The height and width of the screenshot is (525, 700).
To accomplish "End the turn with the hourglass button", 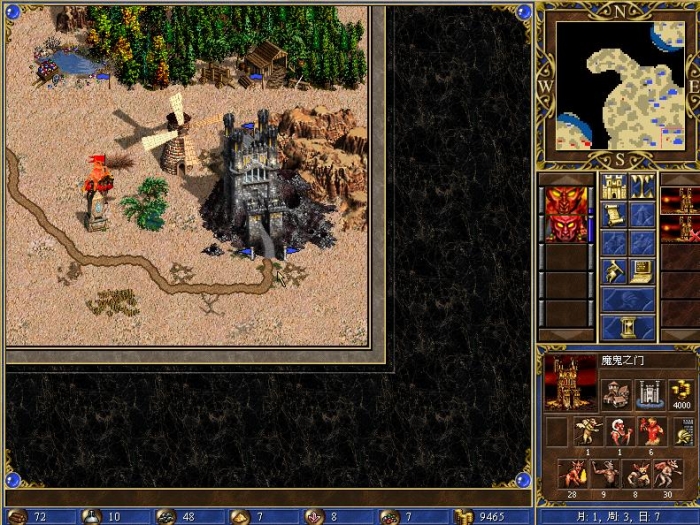I will click(x=628, y=327).
